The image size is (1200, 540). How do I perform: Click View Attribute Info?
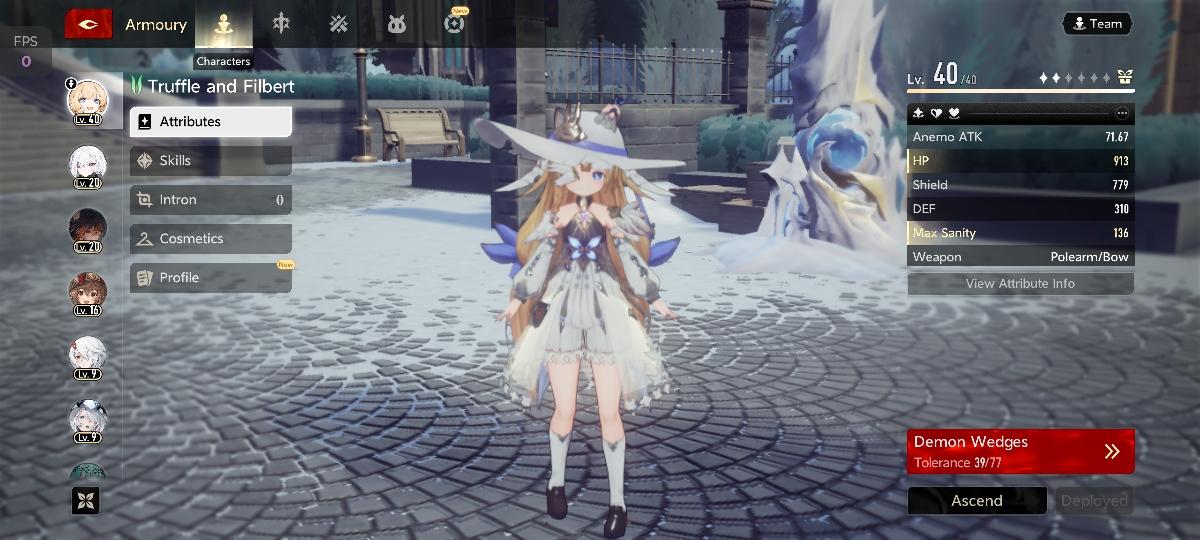pyautogui.click(x=1020, y=284)
